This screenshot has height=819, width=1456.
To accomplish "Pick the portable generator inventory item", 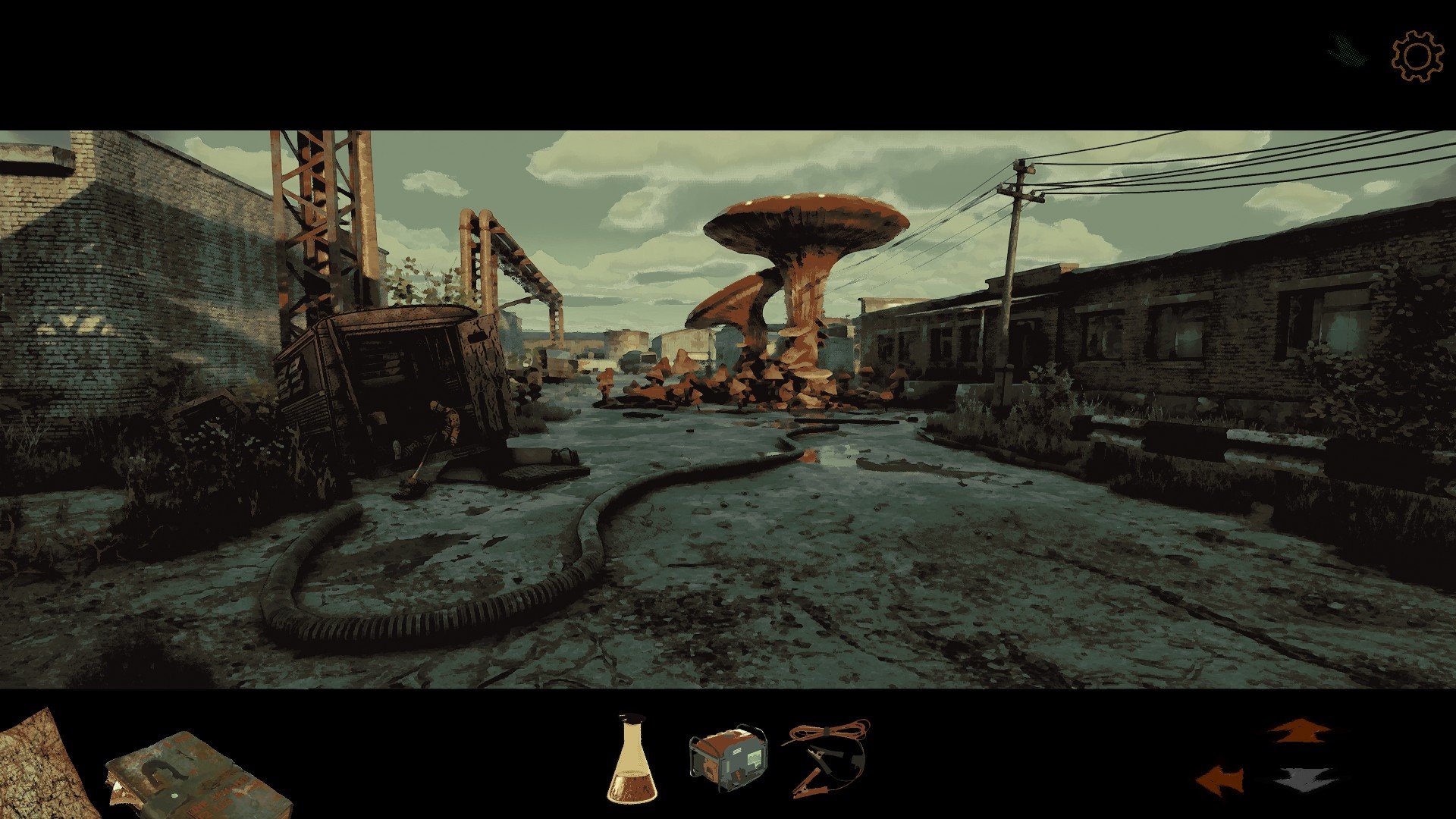I will 727,759.
